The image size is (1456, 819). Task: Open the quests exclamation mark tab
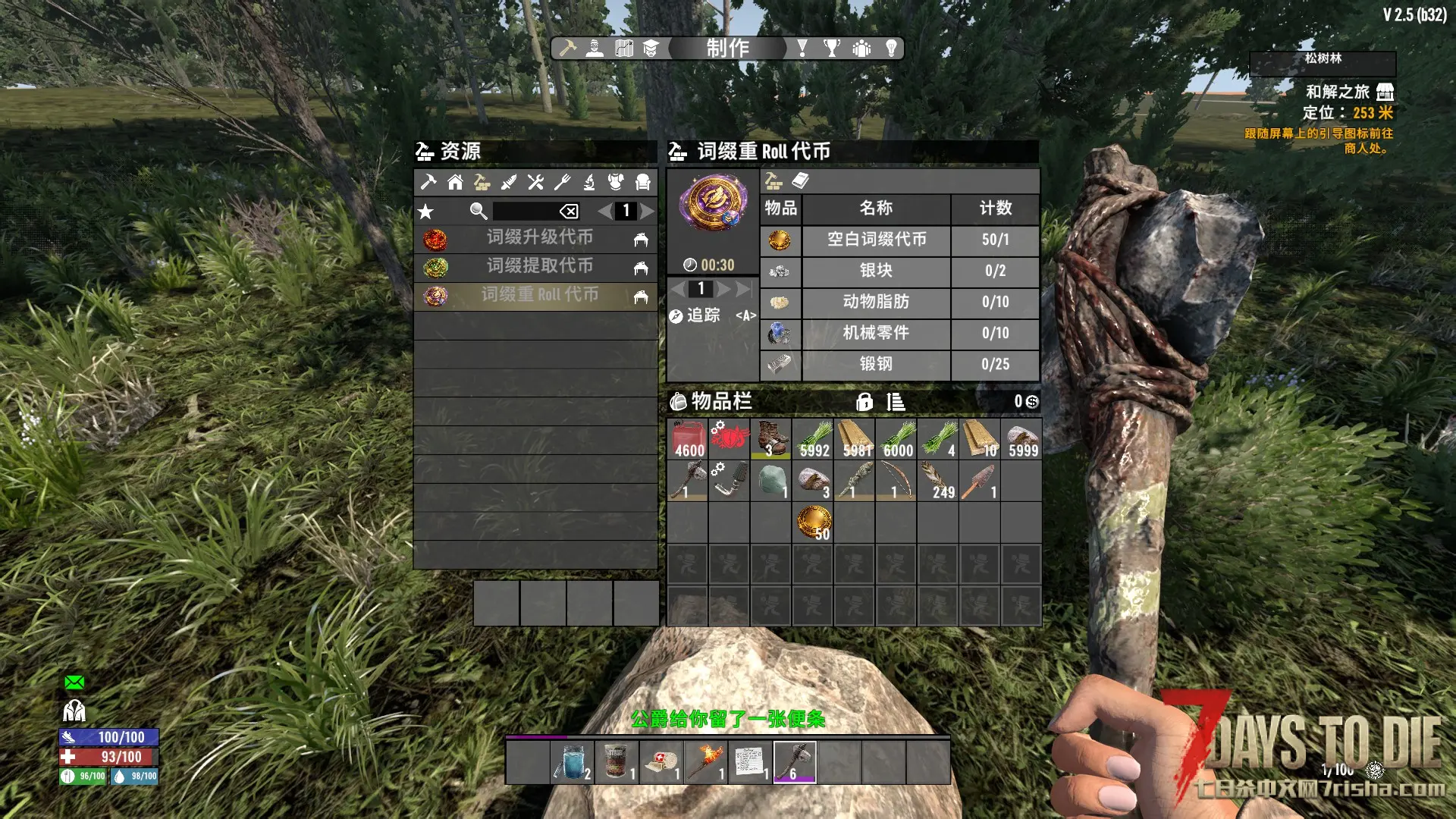[x=802, y=49]
